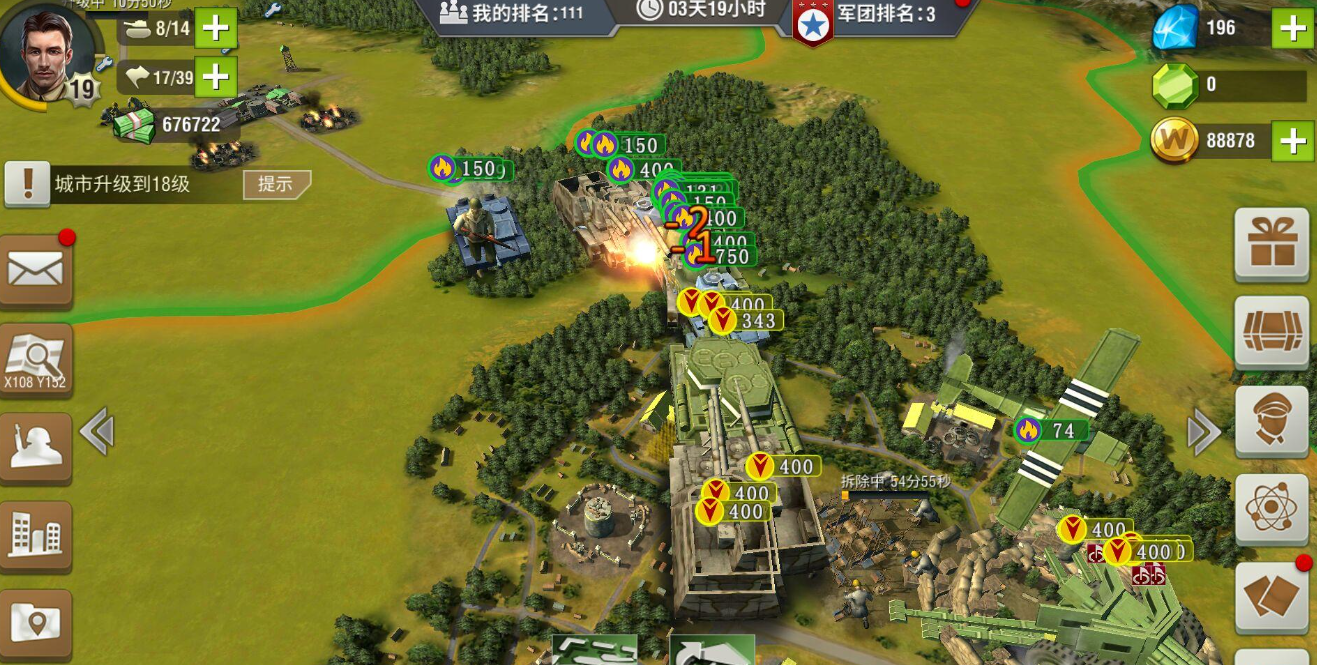1317x665 pixels.
Task: Click the left double-arrow expander
Action: click(x=96, y=432)
